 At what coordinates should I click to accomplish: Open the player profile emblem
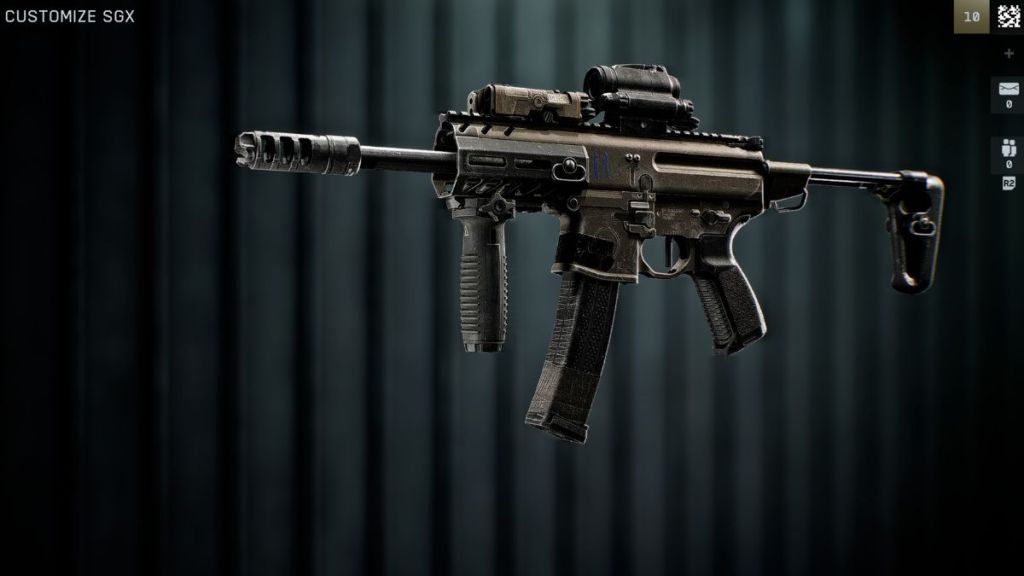point(1006,16)
